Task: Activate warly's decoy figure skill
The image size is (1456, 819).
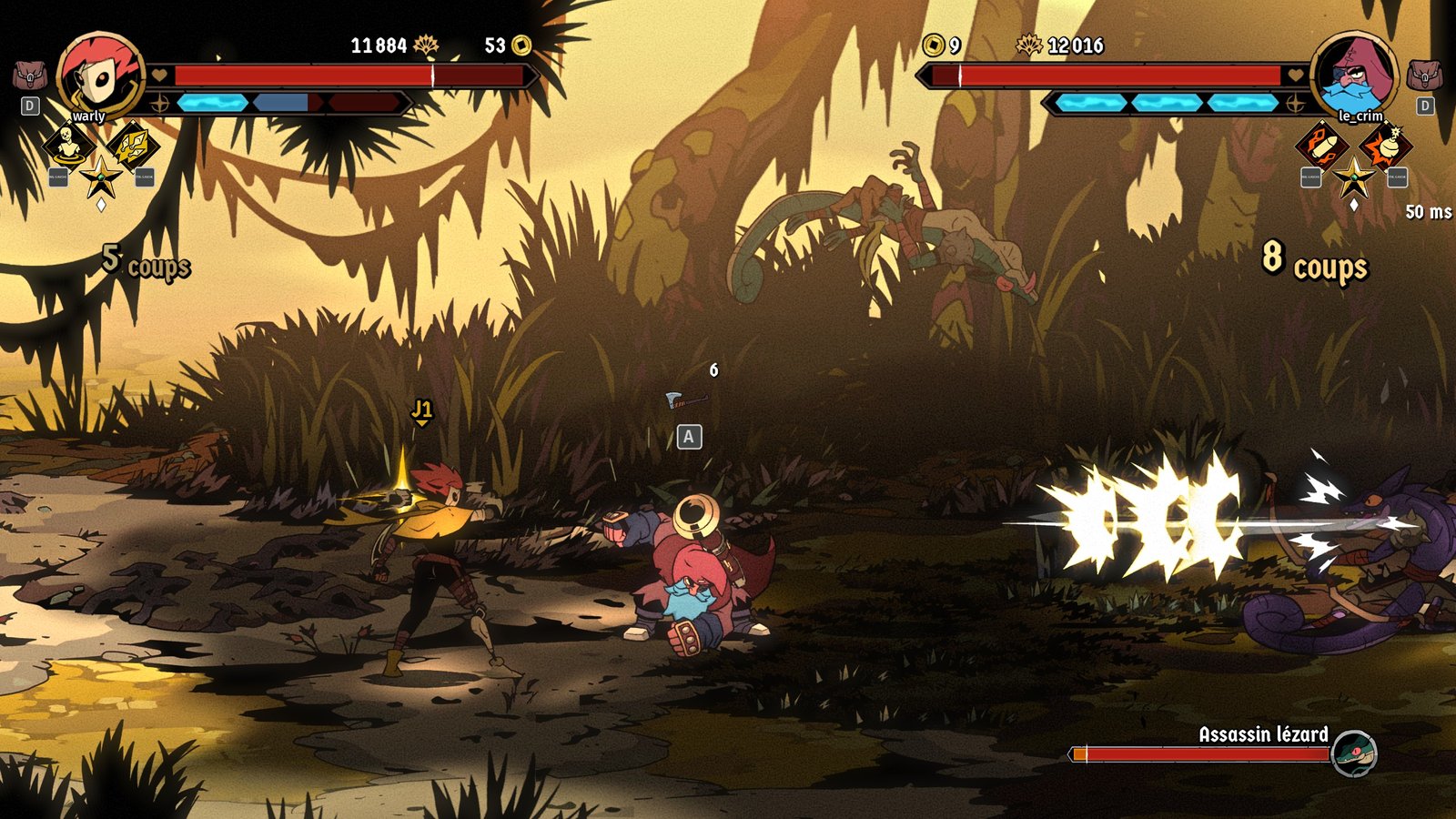Action: click(68, 144)
